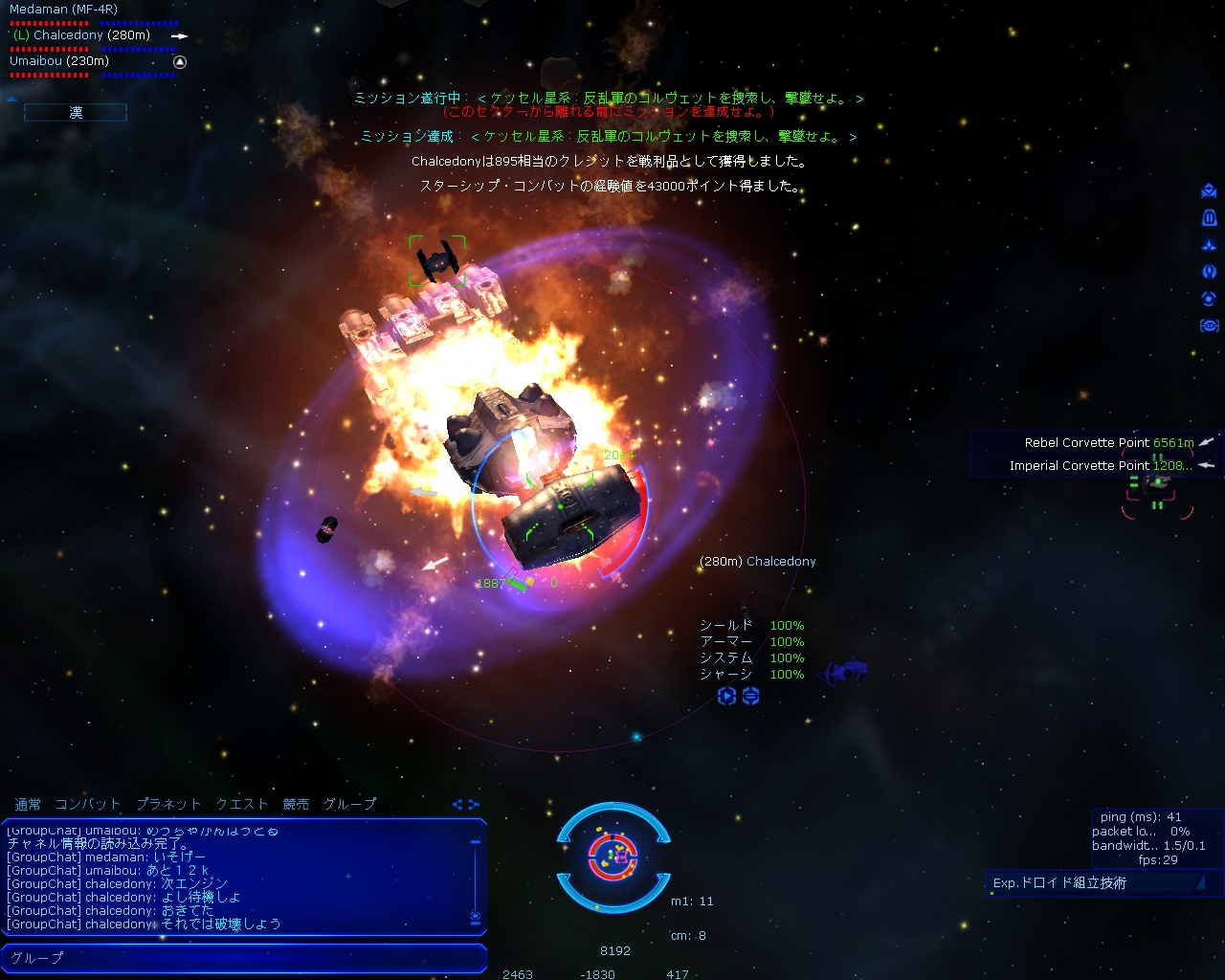Click the chat text input field
Image resolution: width=1225 pixels, height=980 pixels.
245,957
